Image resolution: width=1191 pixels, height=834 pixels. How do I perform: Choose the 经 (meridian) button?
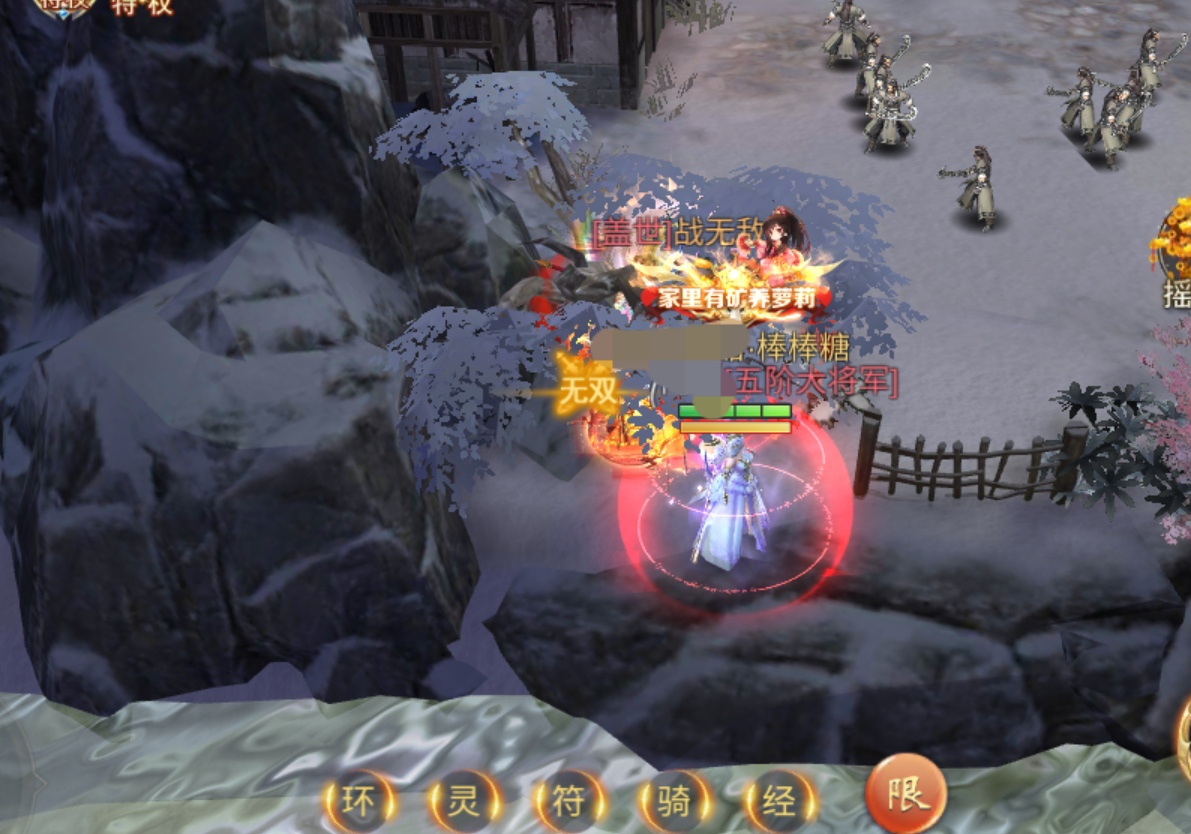tap(780, 802)
